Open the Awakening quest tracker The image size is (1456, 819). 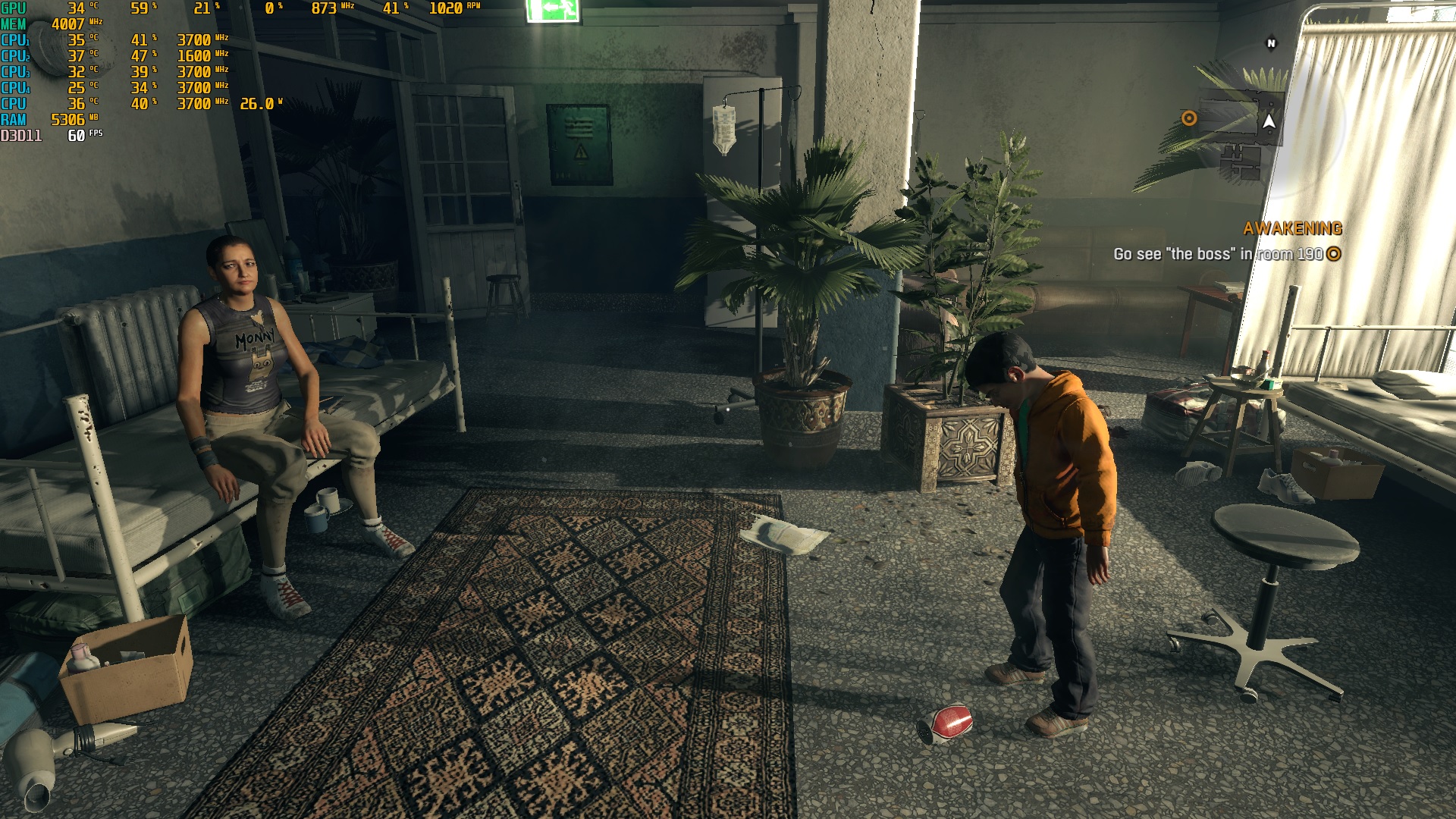click(1292, 228)
